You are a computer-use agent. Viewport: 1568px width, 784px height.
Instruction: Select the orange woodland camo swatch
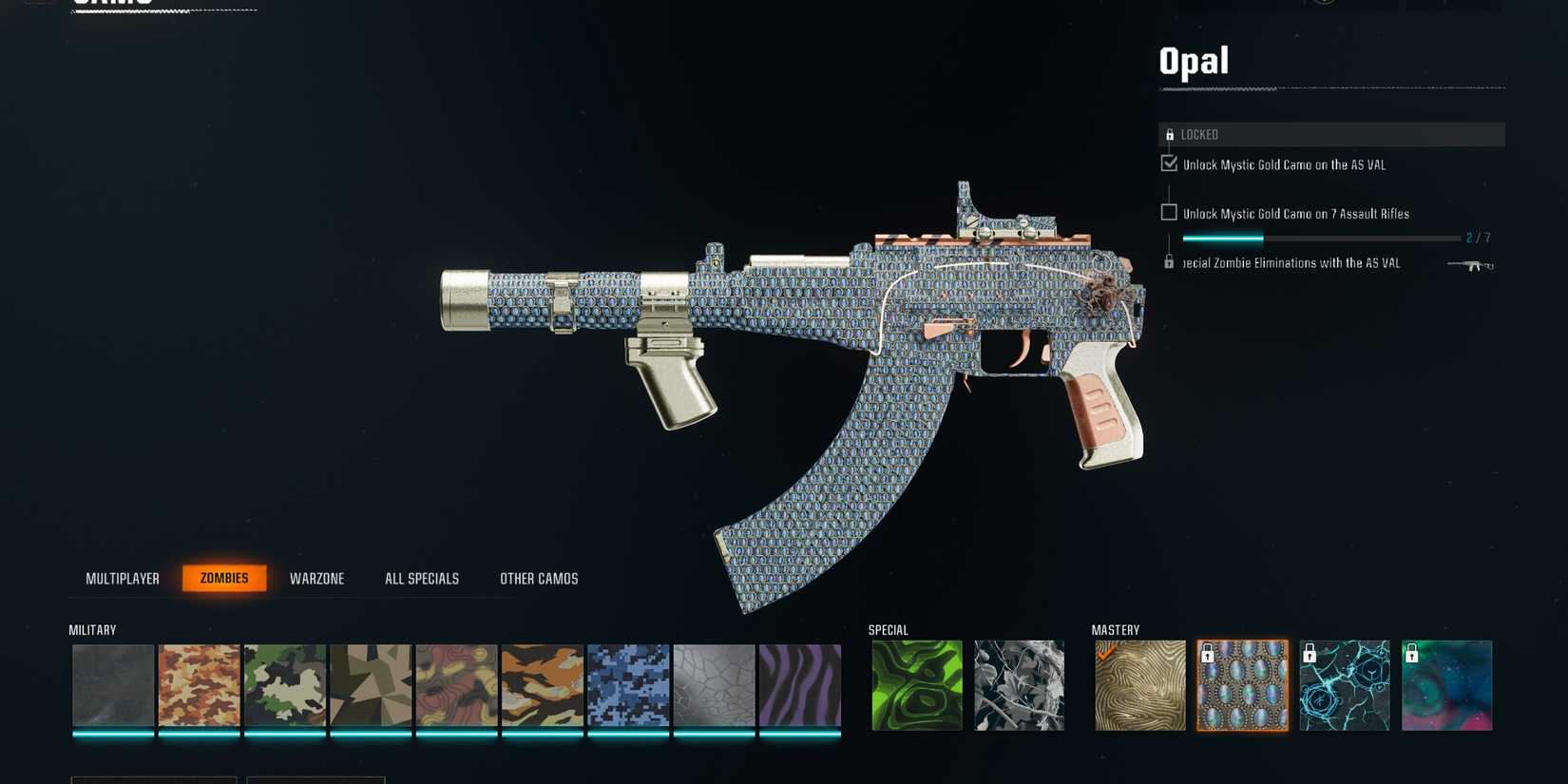click(199, 684)
